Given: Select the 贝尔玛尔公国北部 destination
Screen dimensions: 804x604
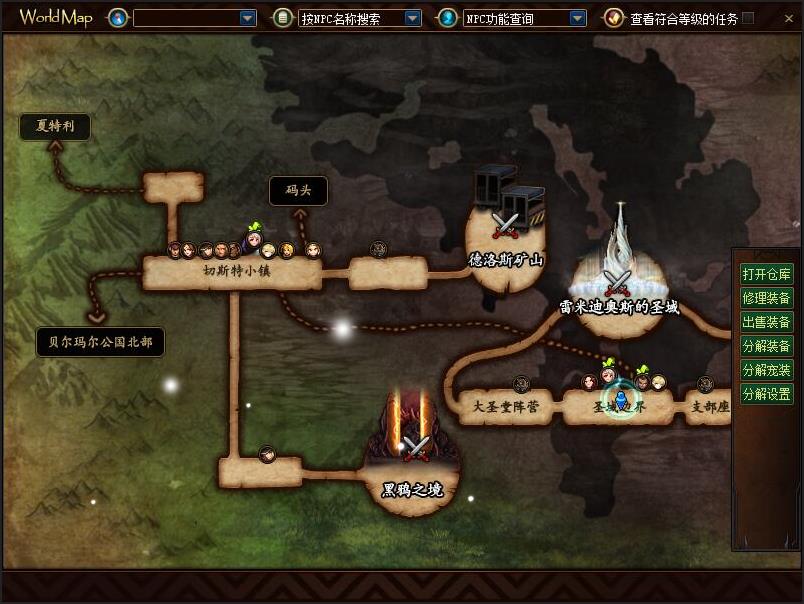Looking at the screenshot, I should [x=100, y=342].
